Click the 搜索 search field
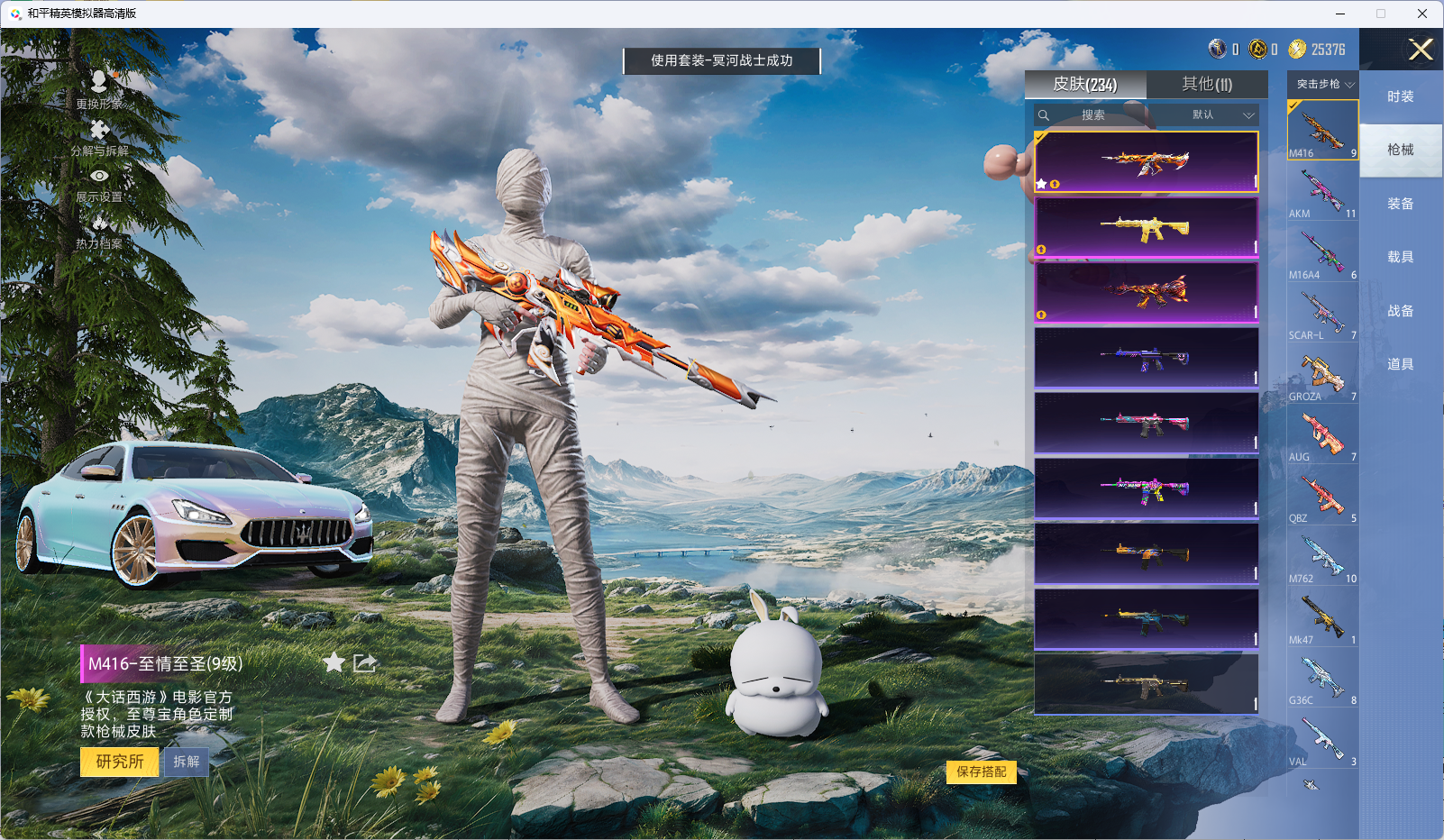The width and height of the screenshot is (1444, 840). click(1092, 115)
